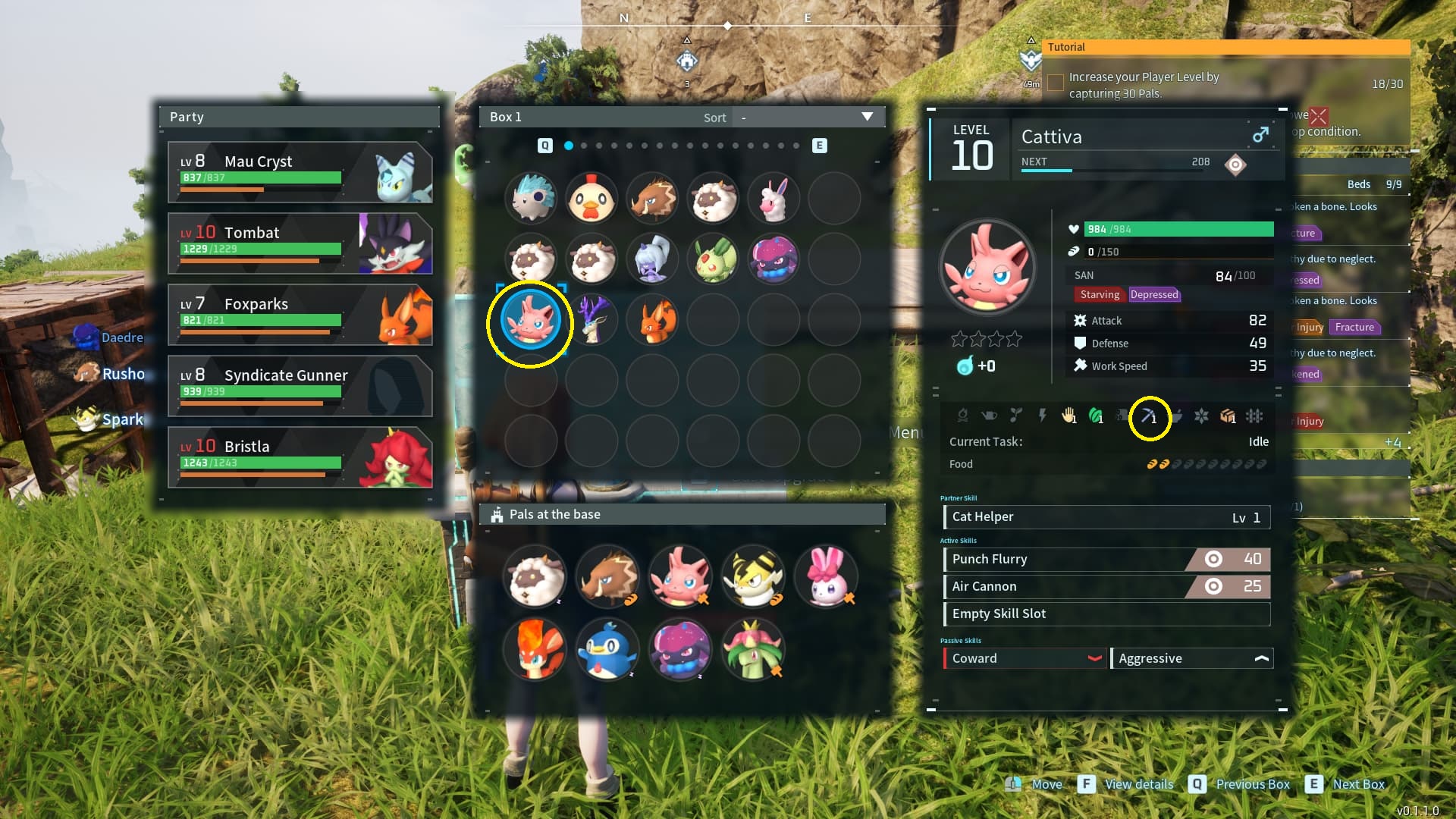Click the Cooling snowflake suitability icon
The image size is (1456, 819).
pyautogui.click(x=1202, y=416)
